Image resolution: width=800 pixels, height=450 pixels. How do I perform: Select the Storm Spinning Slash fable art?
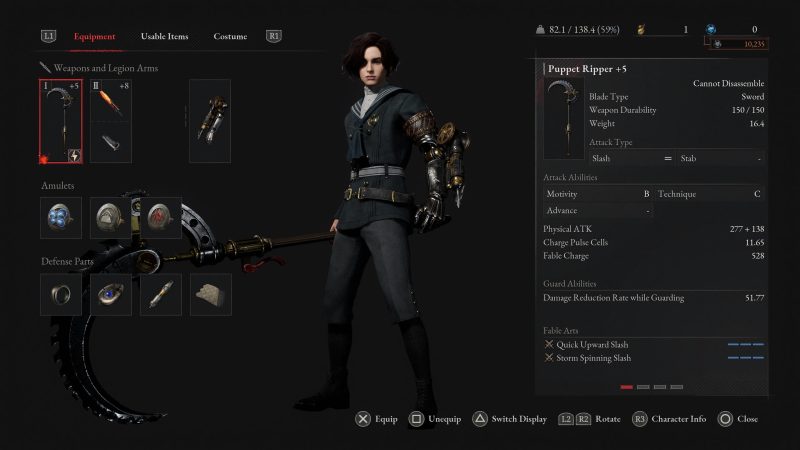(x=593, y=358)
